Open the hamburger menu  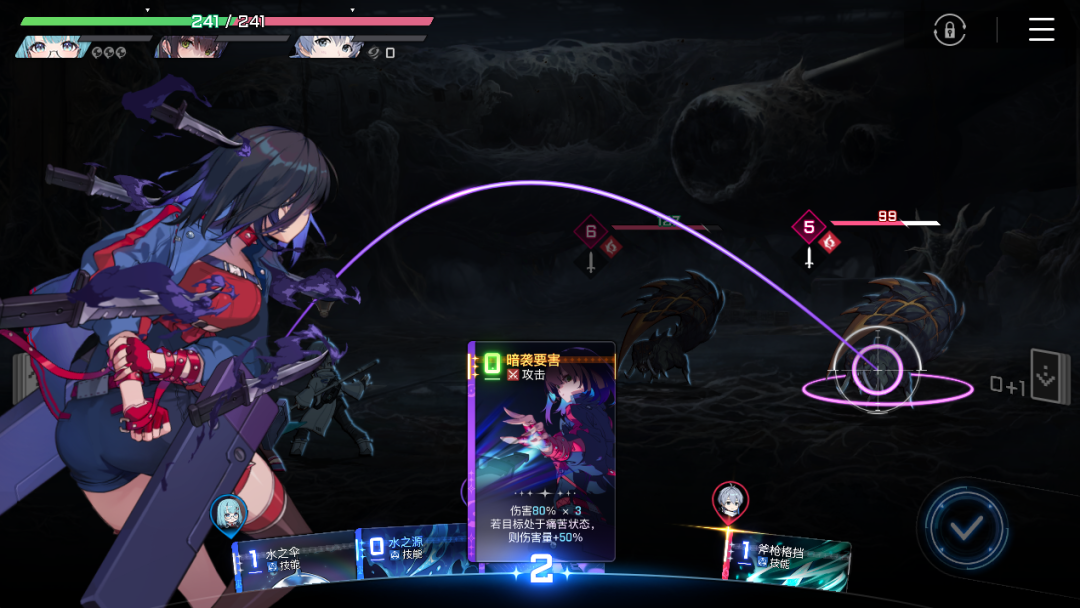[x=1041, y=30]
